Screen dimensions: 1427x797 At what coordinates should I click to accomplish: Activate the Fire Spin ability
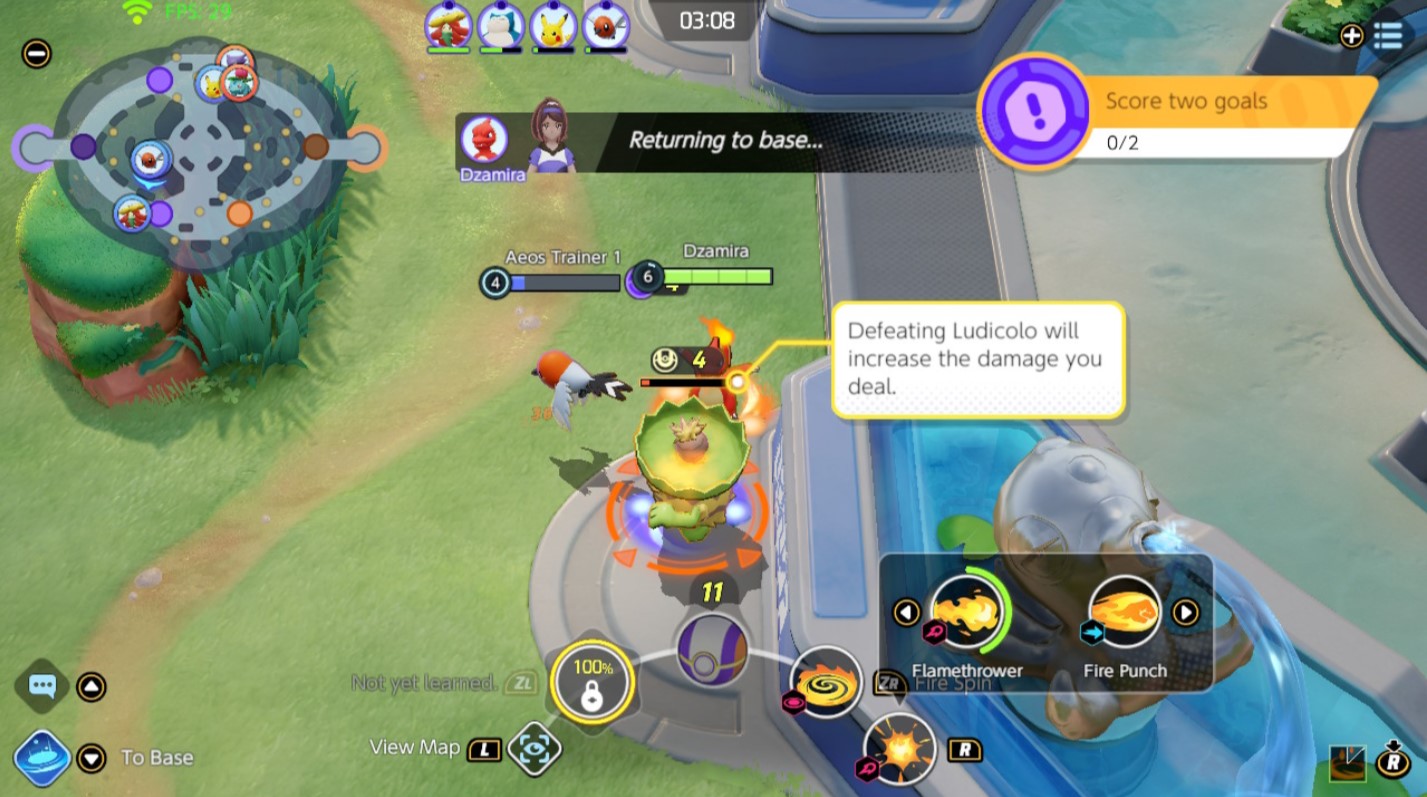point(826,682)
